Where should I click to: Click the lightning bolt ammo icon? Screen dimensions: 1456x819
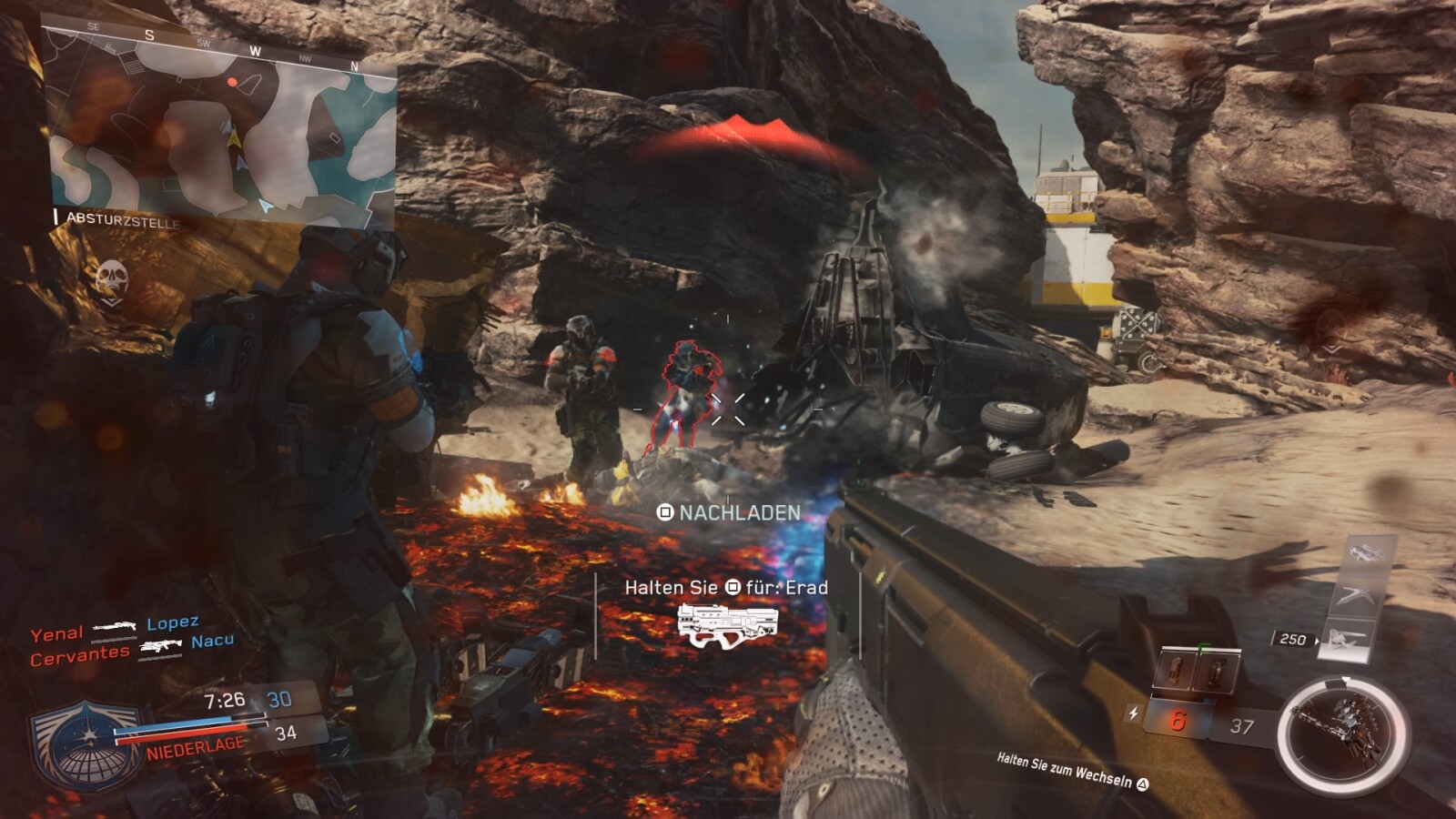(x=1133, y=713)
